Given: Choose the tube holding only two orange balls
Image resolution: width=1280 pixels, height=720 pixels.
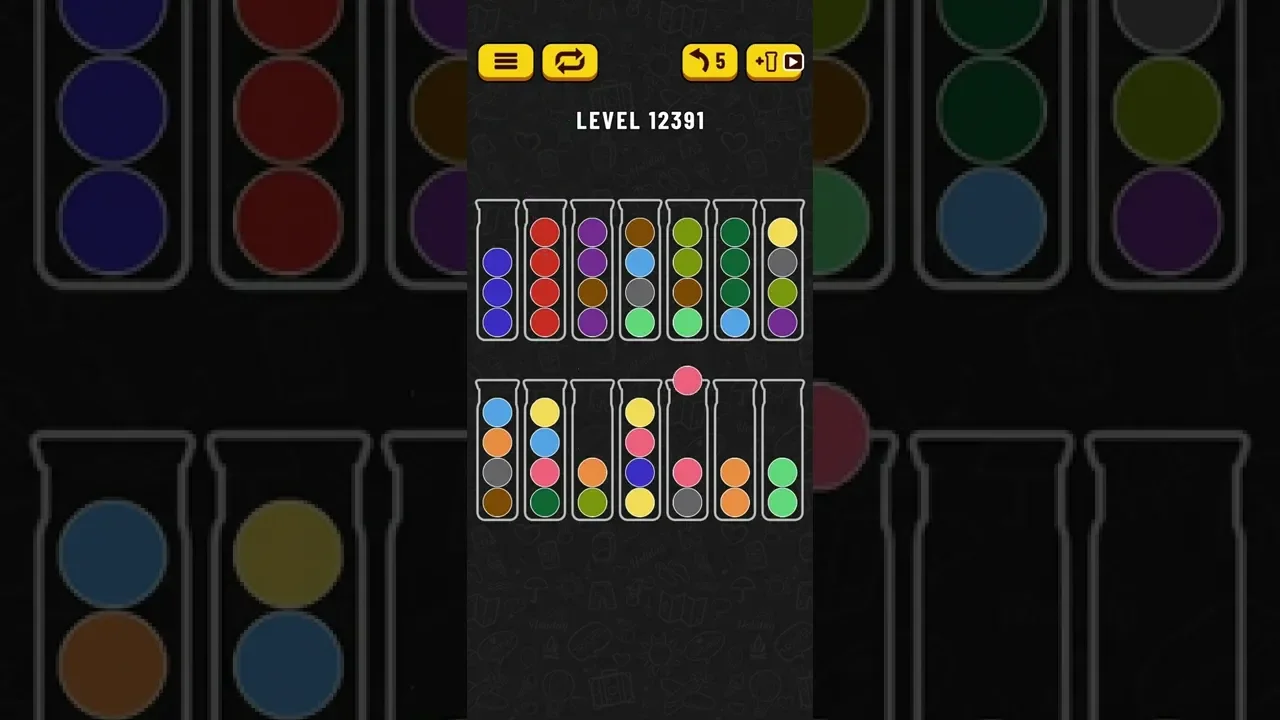Looking at the screenshot, I should click(x=735, y=455).
